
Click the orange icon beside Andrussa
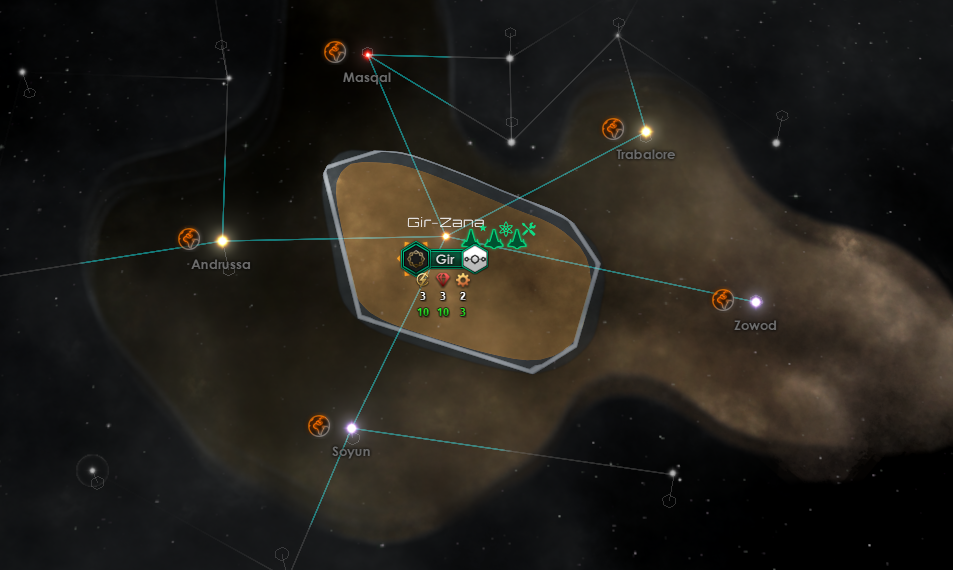(189, 238)
